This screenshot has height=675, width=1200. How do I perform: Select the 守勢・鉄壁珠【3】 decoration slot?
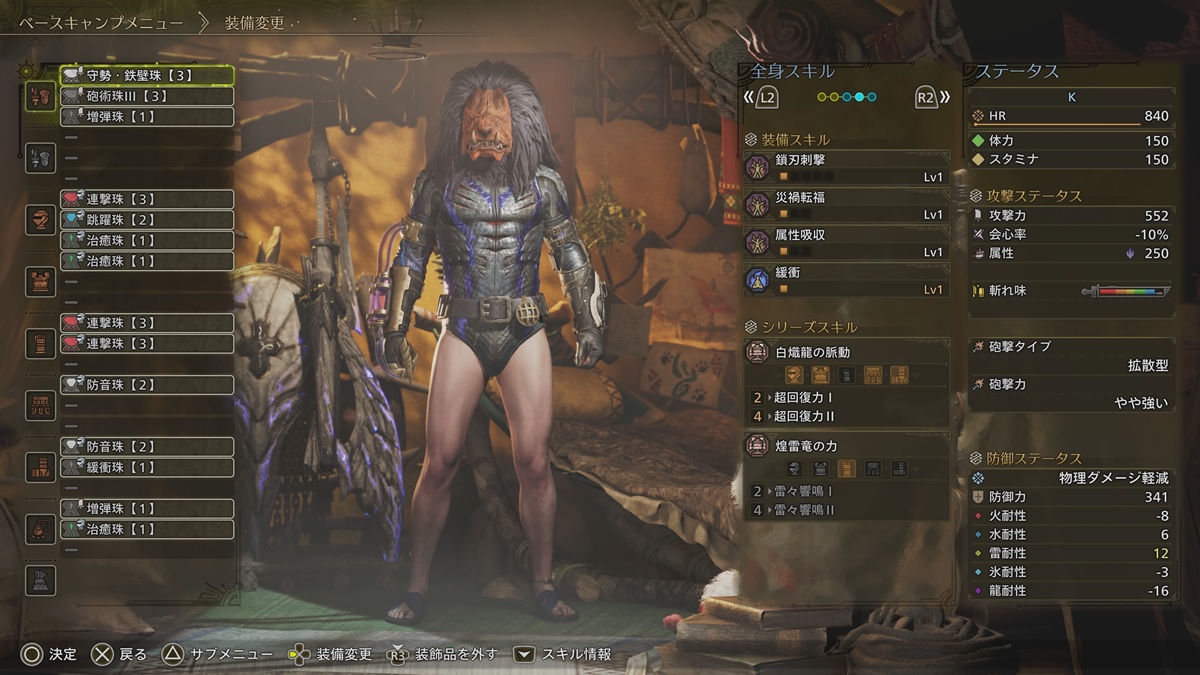[147, 75]
